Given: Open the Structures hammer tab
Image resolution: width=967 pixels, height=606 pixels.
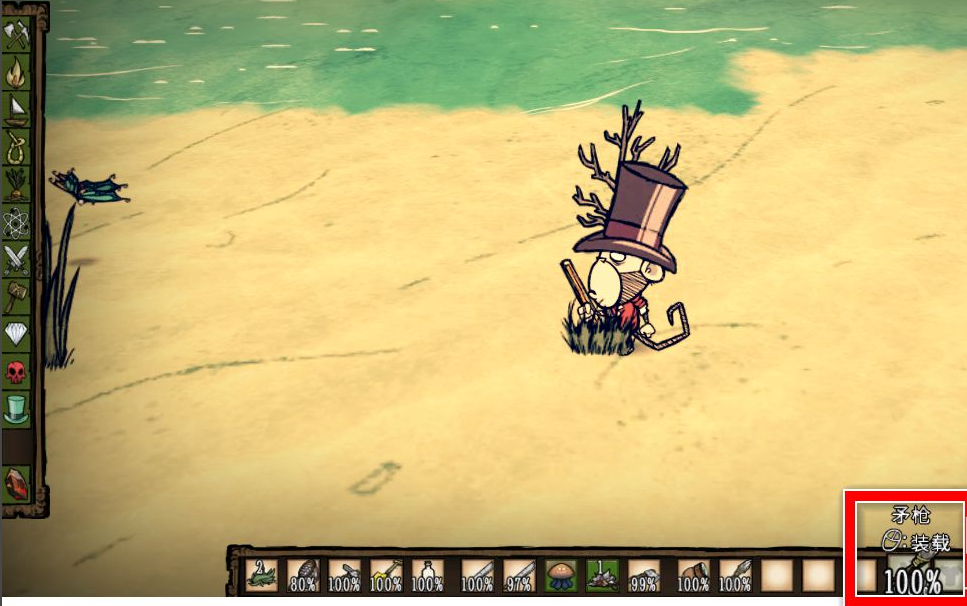Looking at the screenshot, I should 17,296.
